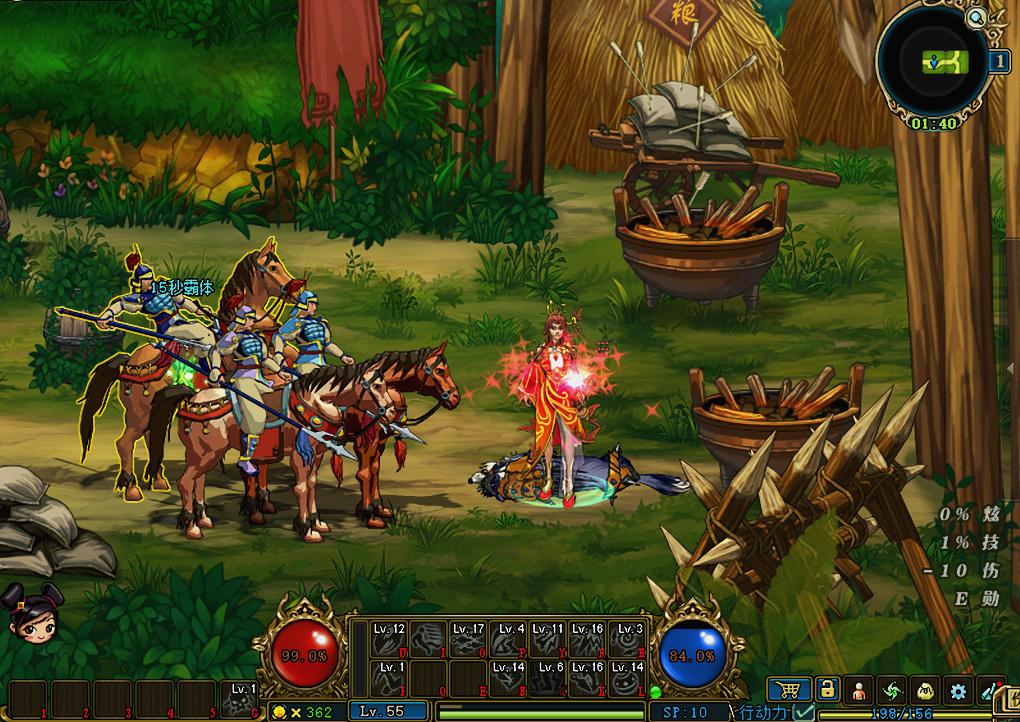This screenshot has height=722, width=1020.
Task: Open the yellow bag inventory
Action: tap(925, 689)
